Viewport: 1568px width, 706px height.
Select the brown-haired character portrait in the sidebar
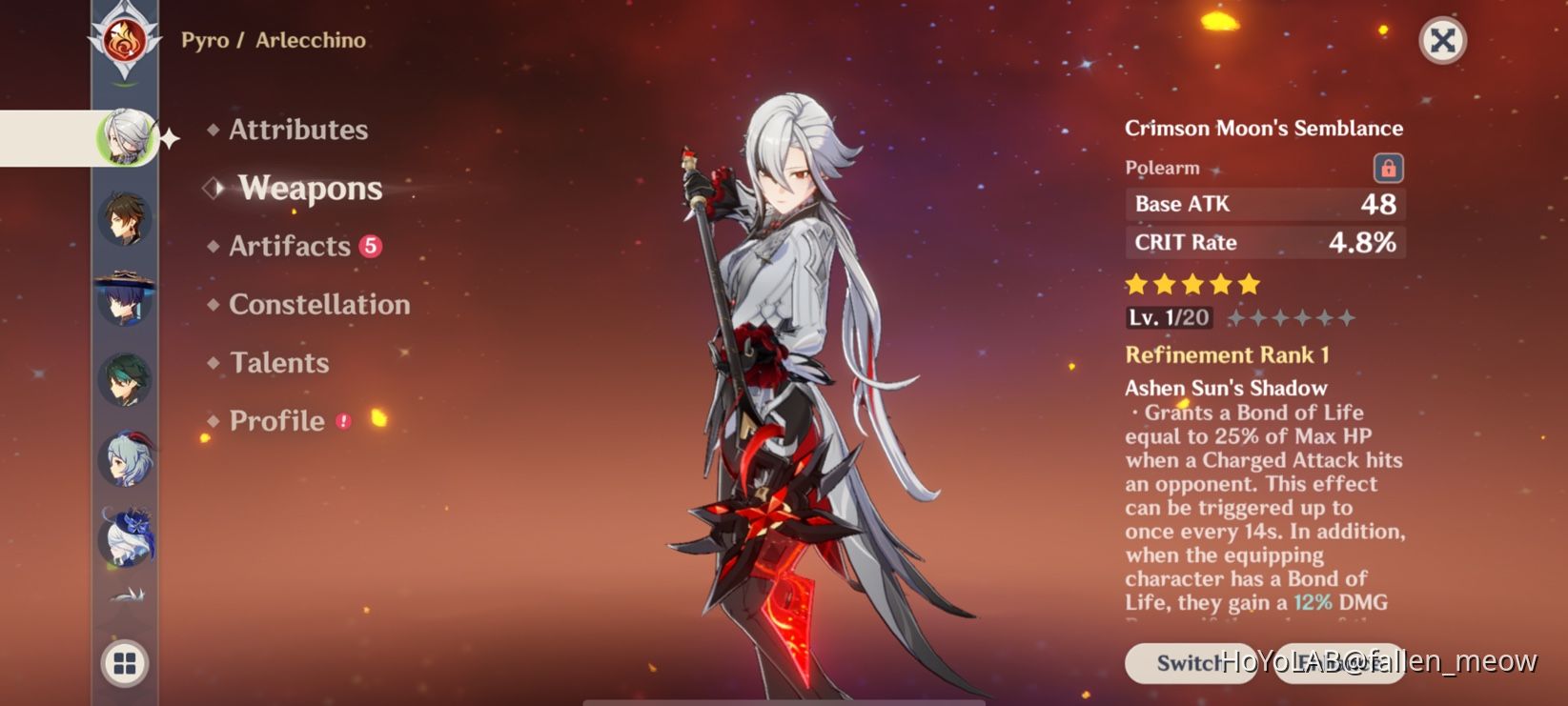(x=124, y=219)
